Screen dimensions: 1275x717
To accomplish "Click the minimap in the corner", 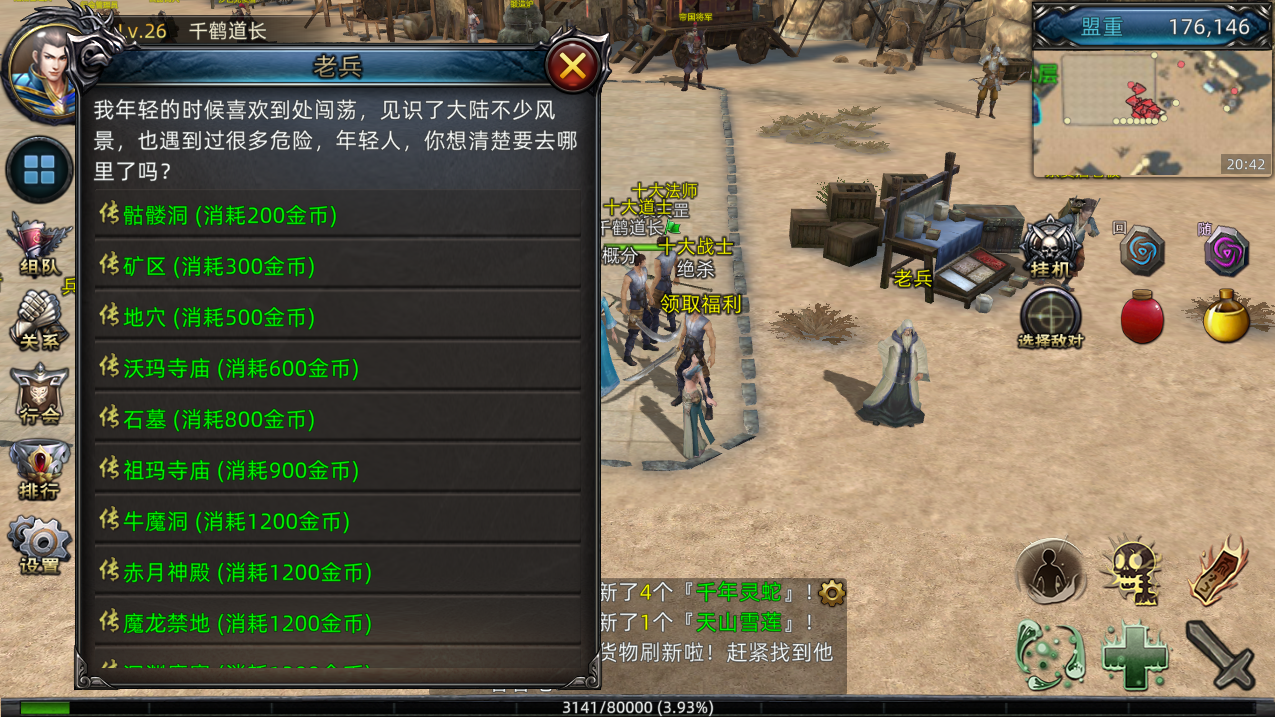I will click(1150, 112).
